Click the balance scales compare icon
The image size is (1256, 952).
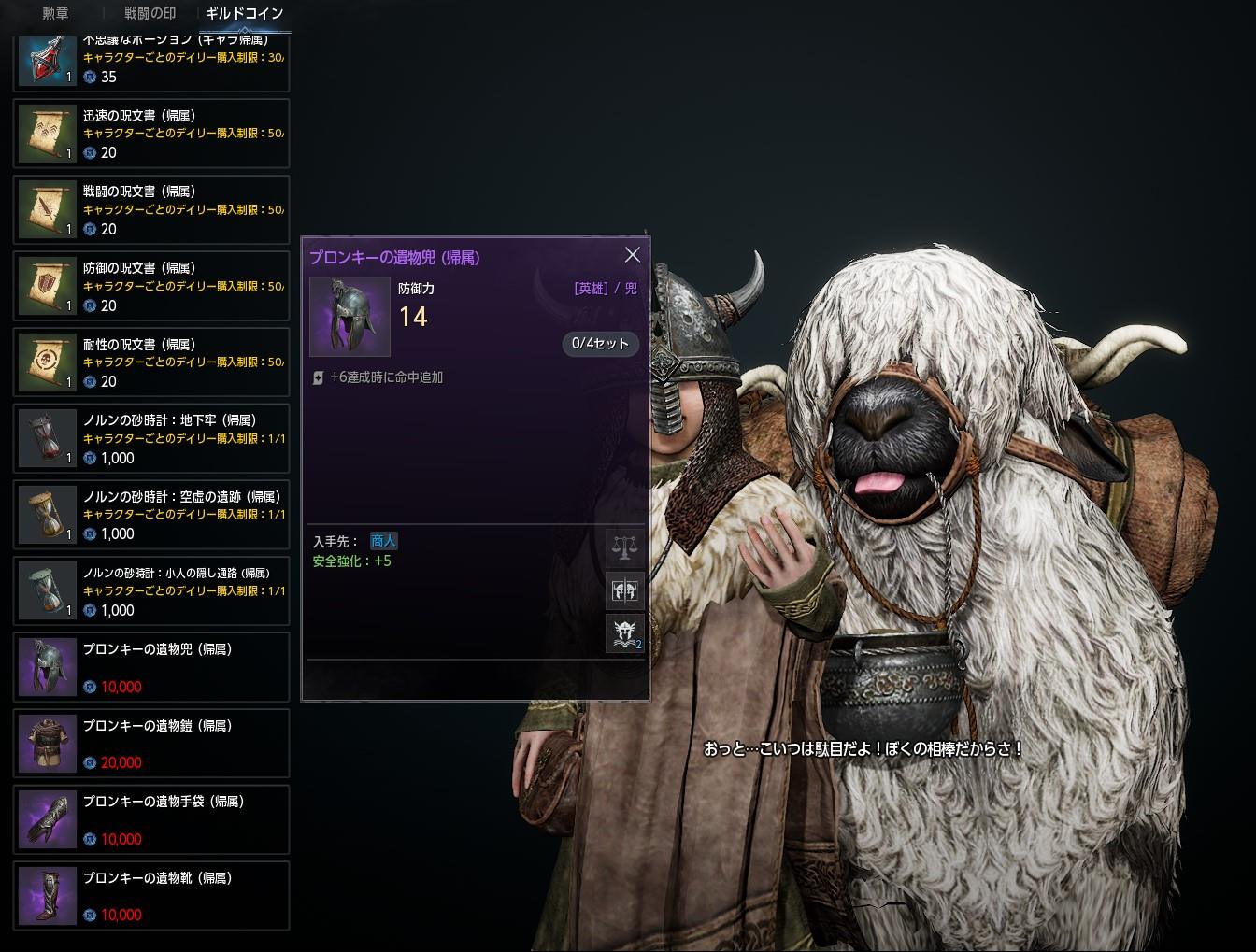624,547
